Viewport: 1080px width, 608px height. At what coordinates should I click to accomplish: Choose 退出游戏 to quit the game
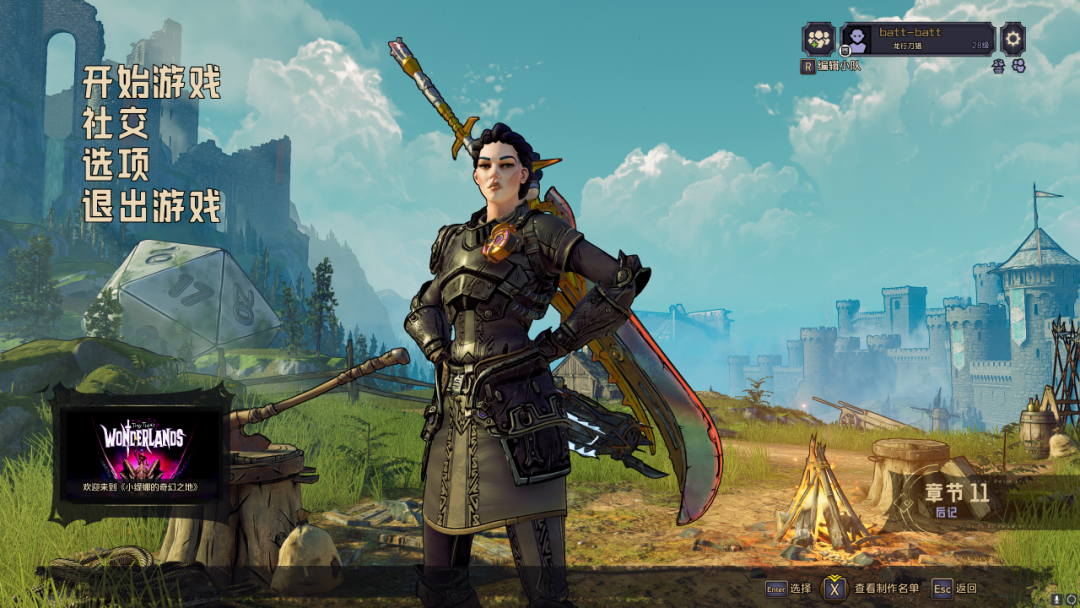point(152,207)
